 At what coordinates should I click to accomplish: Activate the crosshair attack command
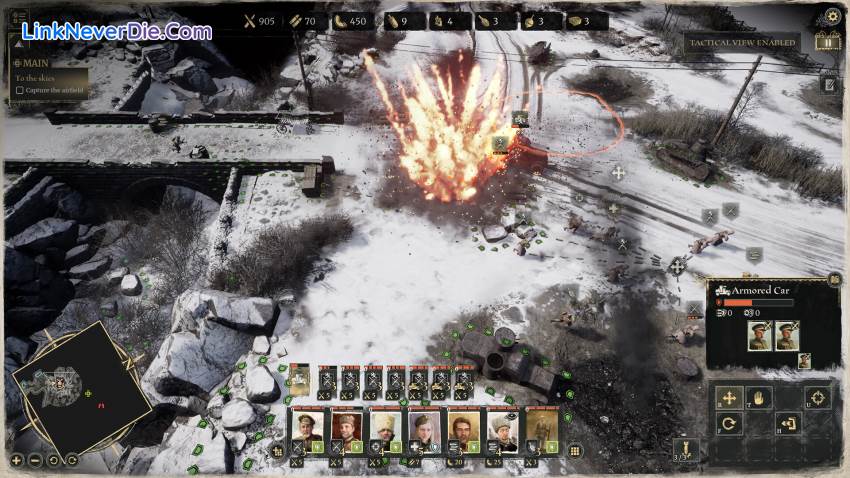click(817, 396)
